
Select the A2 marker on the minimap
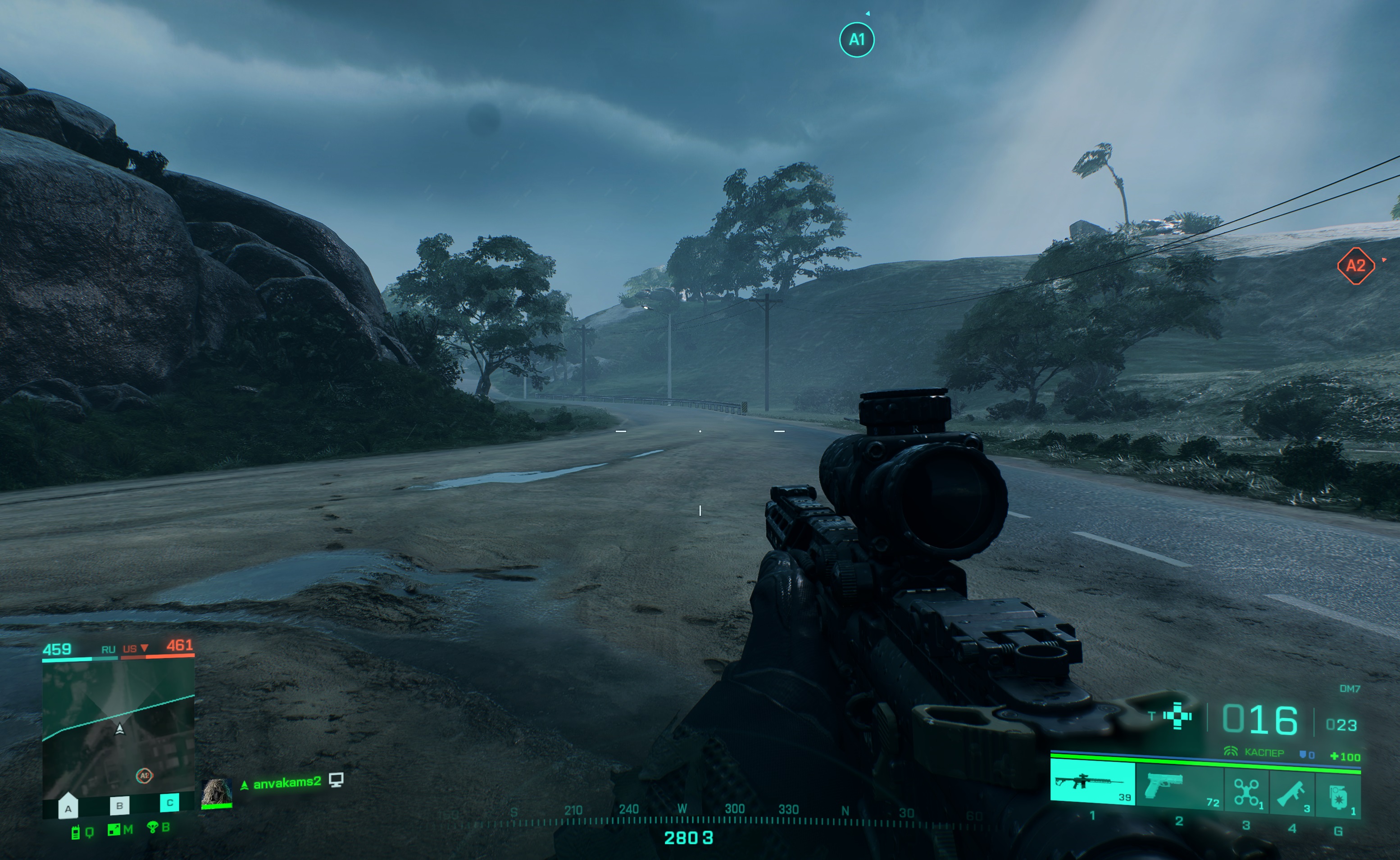[145, 775]
